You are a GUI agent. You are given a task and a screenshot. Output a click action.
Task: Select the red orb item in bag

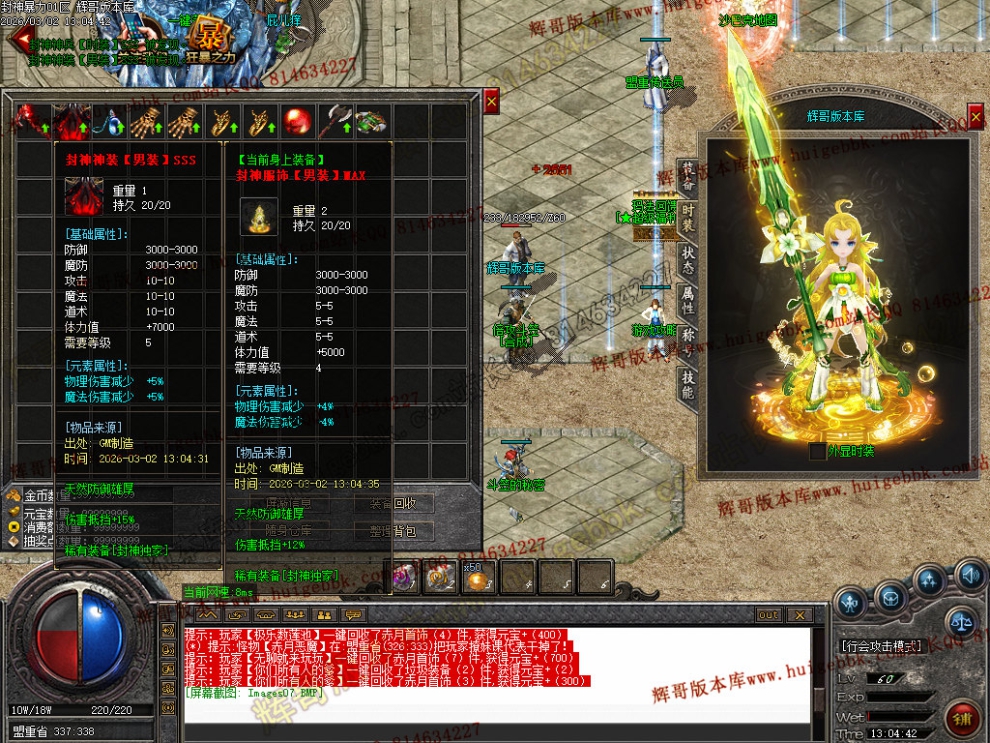(x=295, y=122)
